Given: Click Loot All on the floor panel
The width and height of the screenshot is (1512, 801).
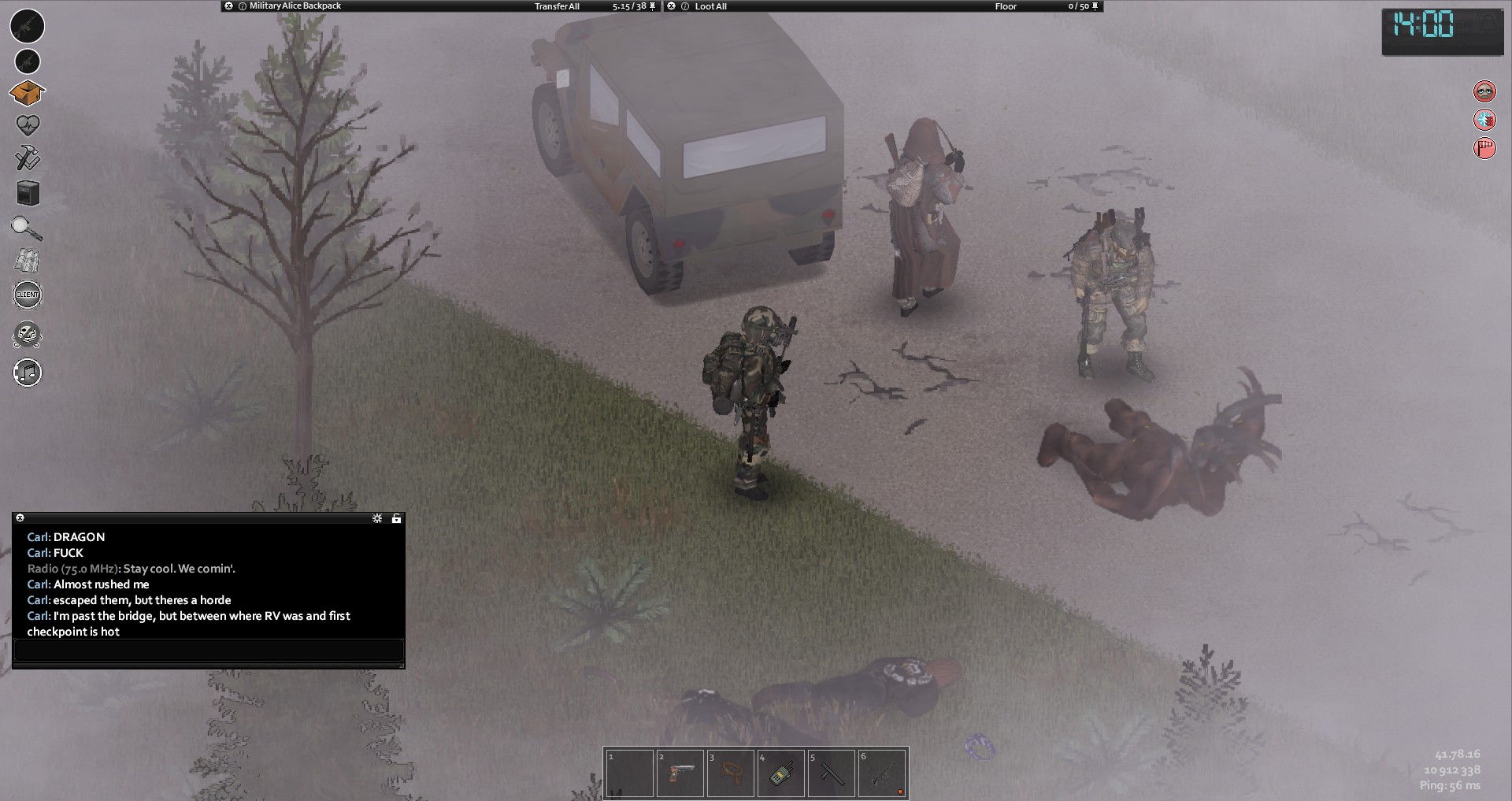Looking at the screenshot, I should [x=710, y=6].
